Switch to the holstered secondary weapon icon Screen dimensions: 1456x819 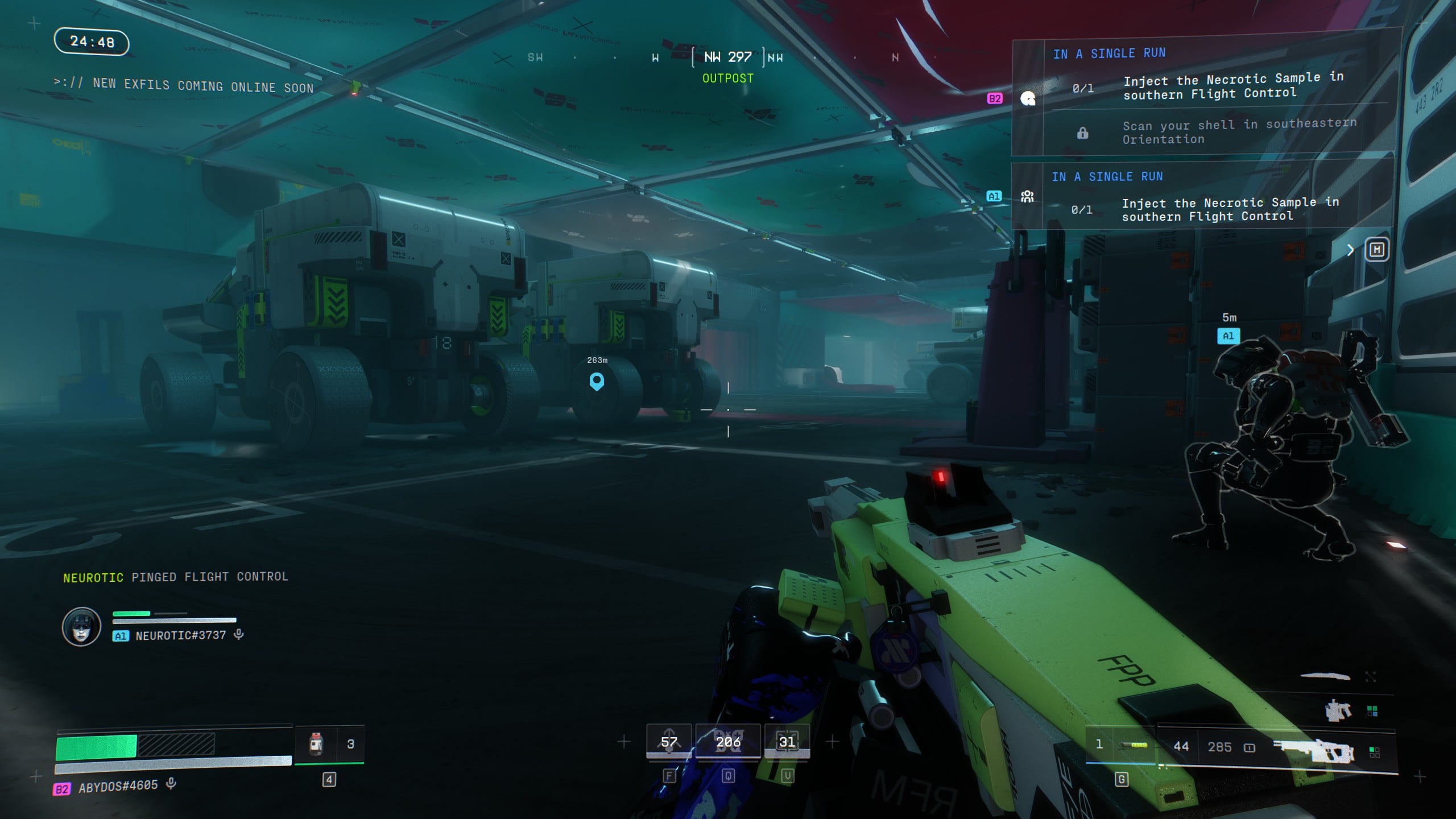pos(1338,711)
